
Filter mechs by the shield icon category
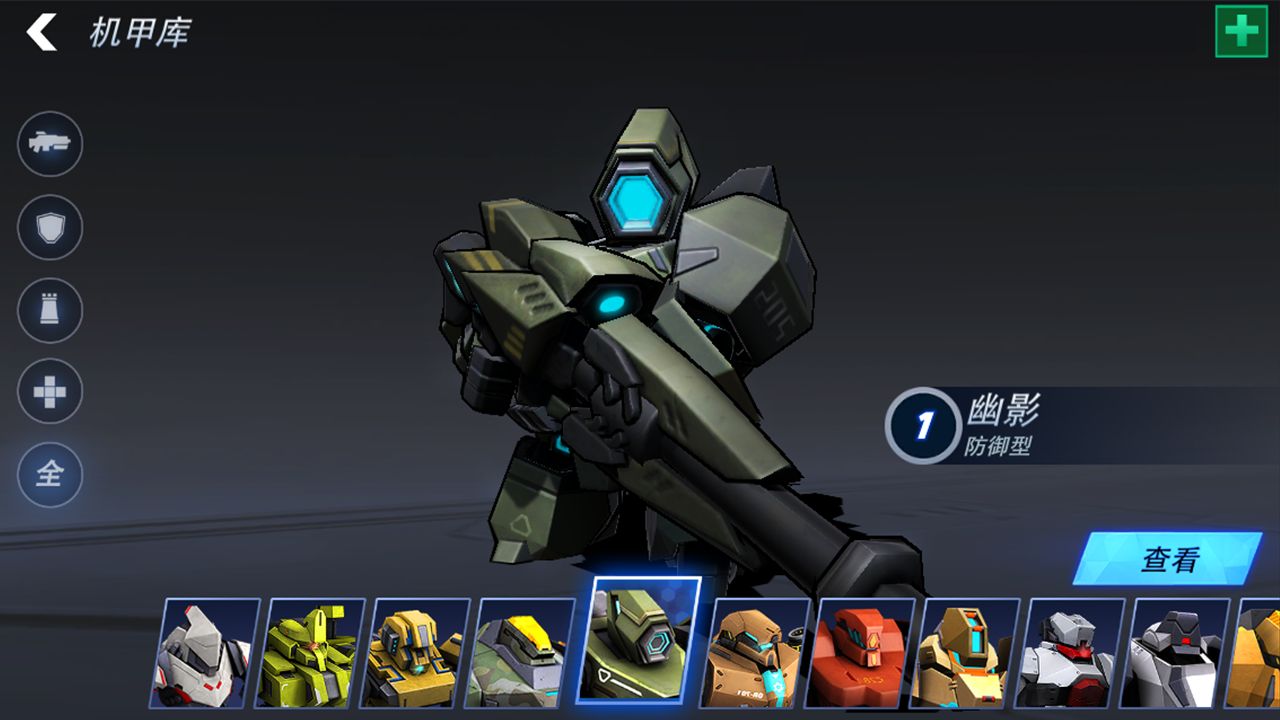pyautogui.click(x=50, y=228)
